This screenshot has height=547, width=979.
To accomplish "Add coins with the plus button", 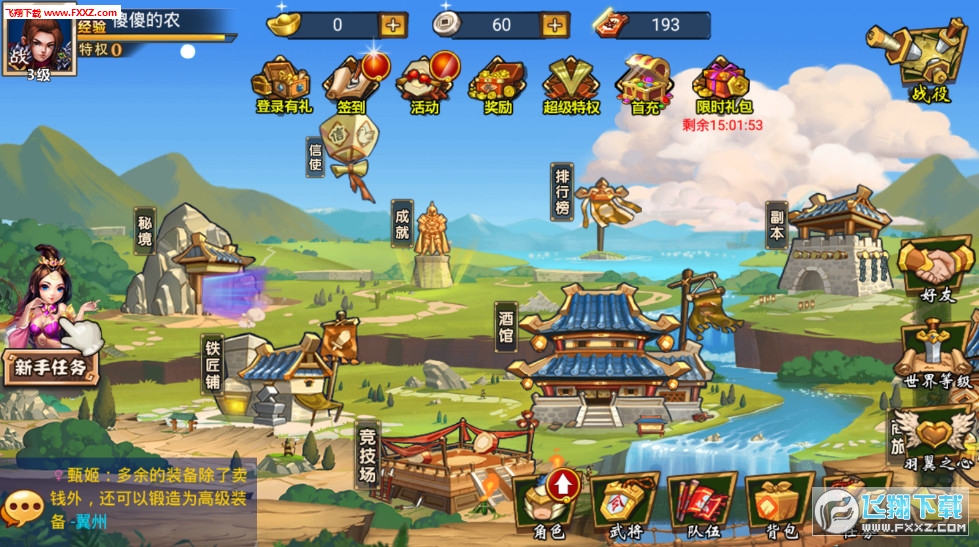I will pyautogui.click(x=554, y=25).
